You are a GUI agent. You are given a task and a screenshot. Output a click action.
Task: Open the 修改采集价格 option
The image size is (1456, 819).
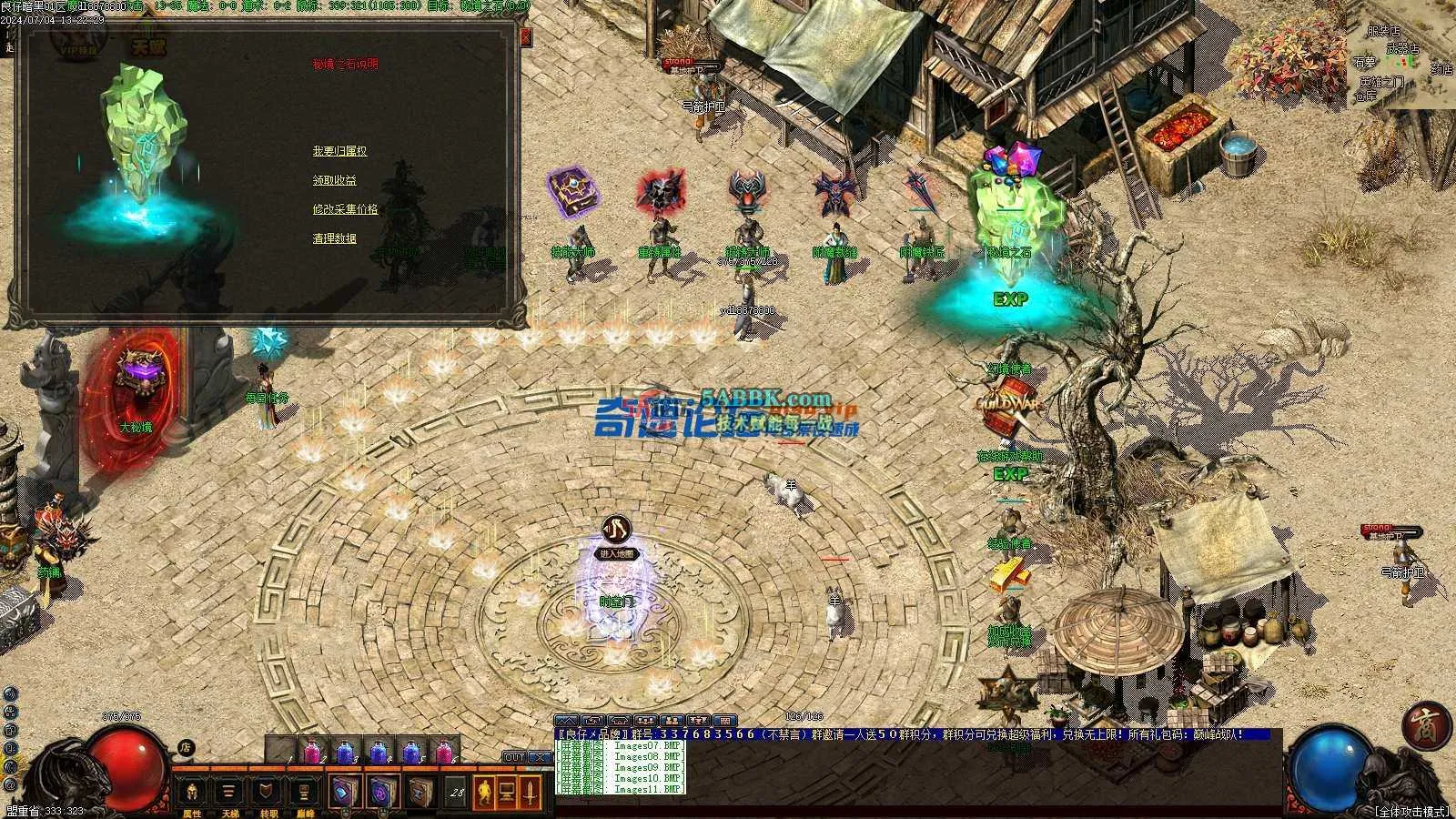[345, 209]
